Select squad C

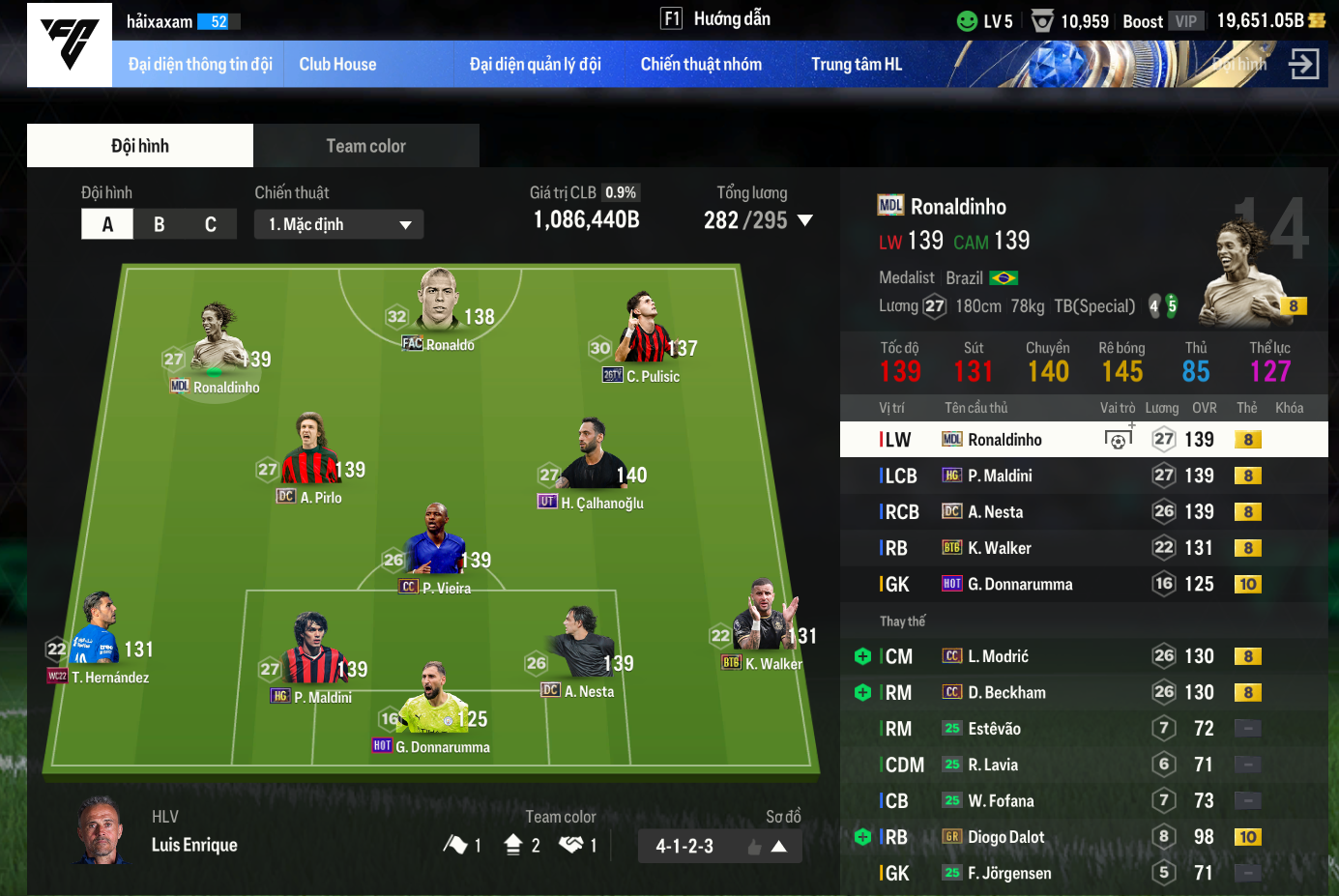click(211, 224)
